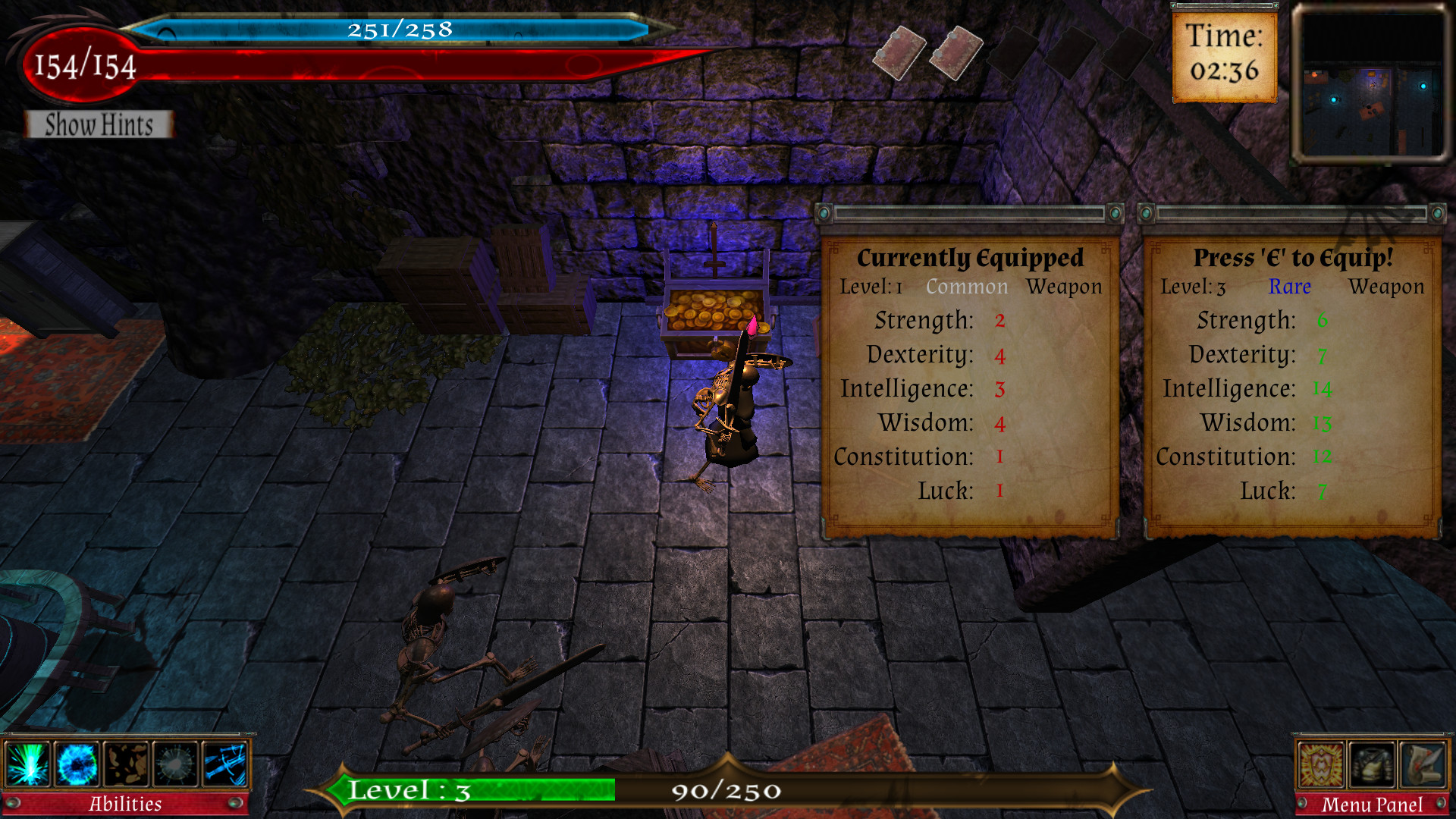This screenshot has width=1456, height=819.
Task: Toggle the Show Hints display
Action: click(98, 125)
